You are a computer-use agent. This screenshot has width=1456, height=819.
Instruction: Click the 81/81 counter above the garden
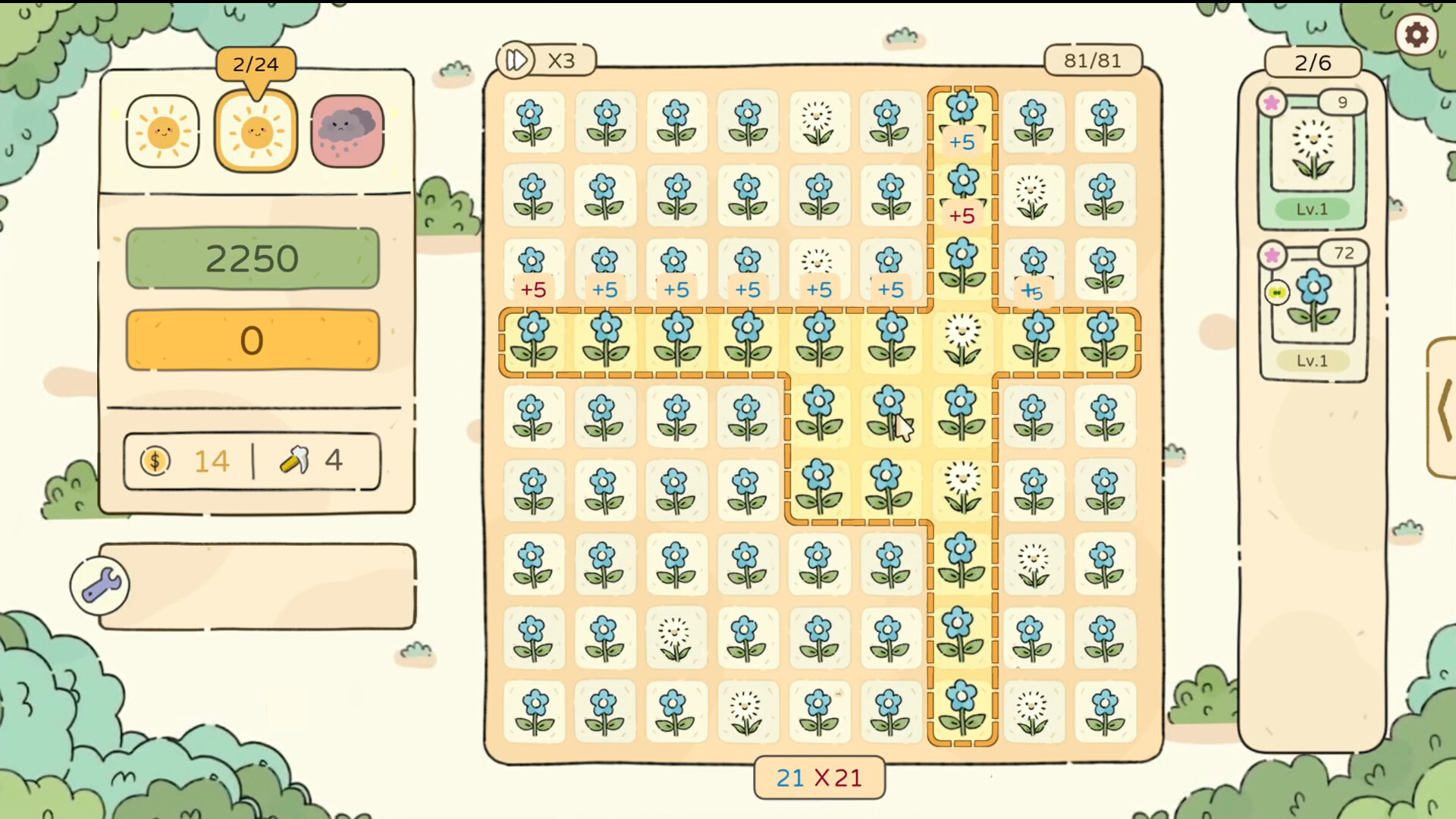(1092, 61)
